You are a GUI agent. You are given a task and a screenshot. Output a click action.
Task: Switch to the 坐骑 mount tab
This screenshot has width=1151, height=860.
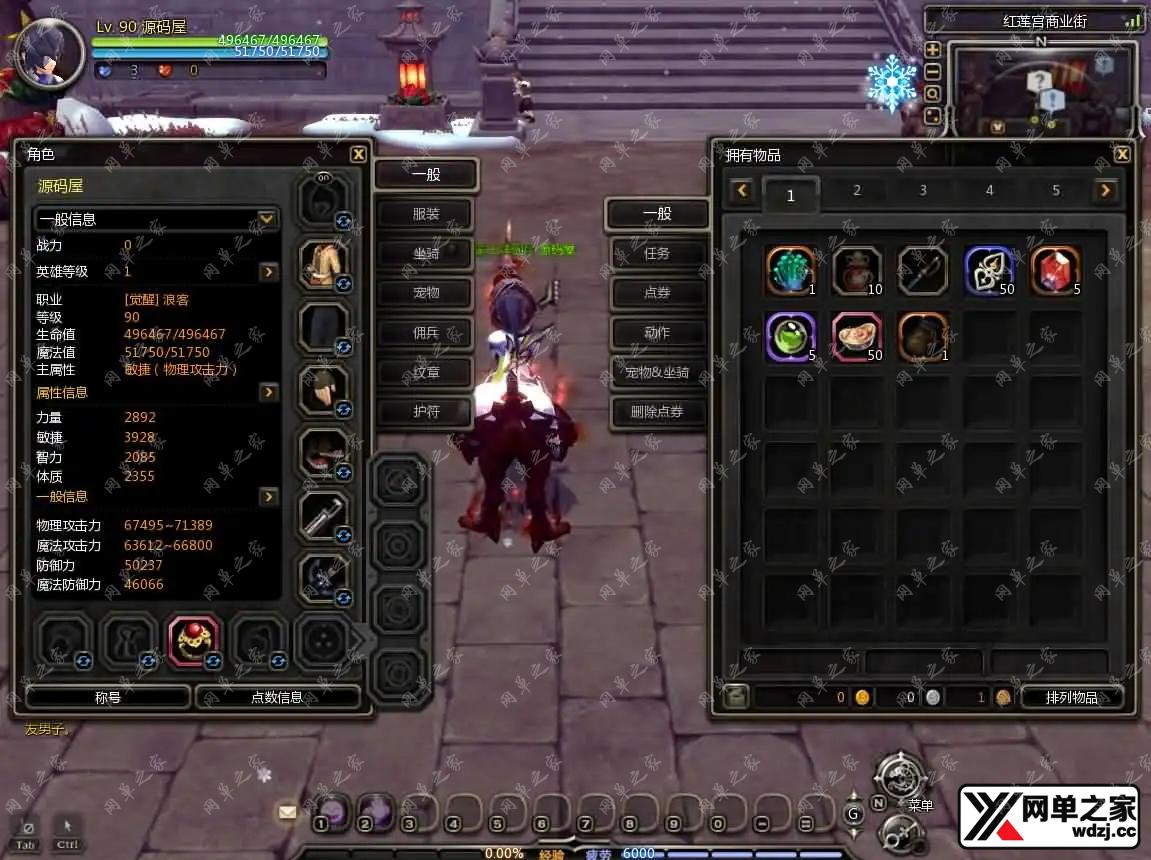pyautogui.click(x=425, y=254)
